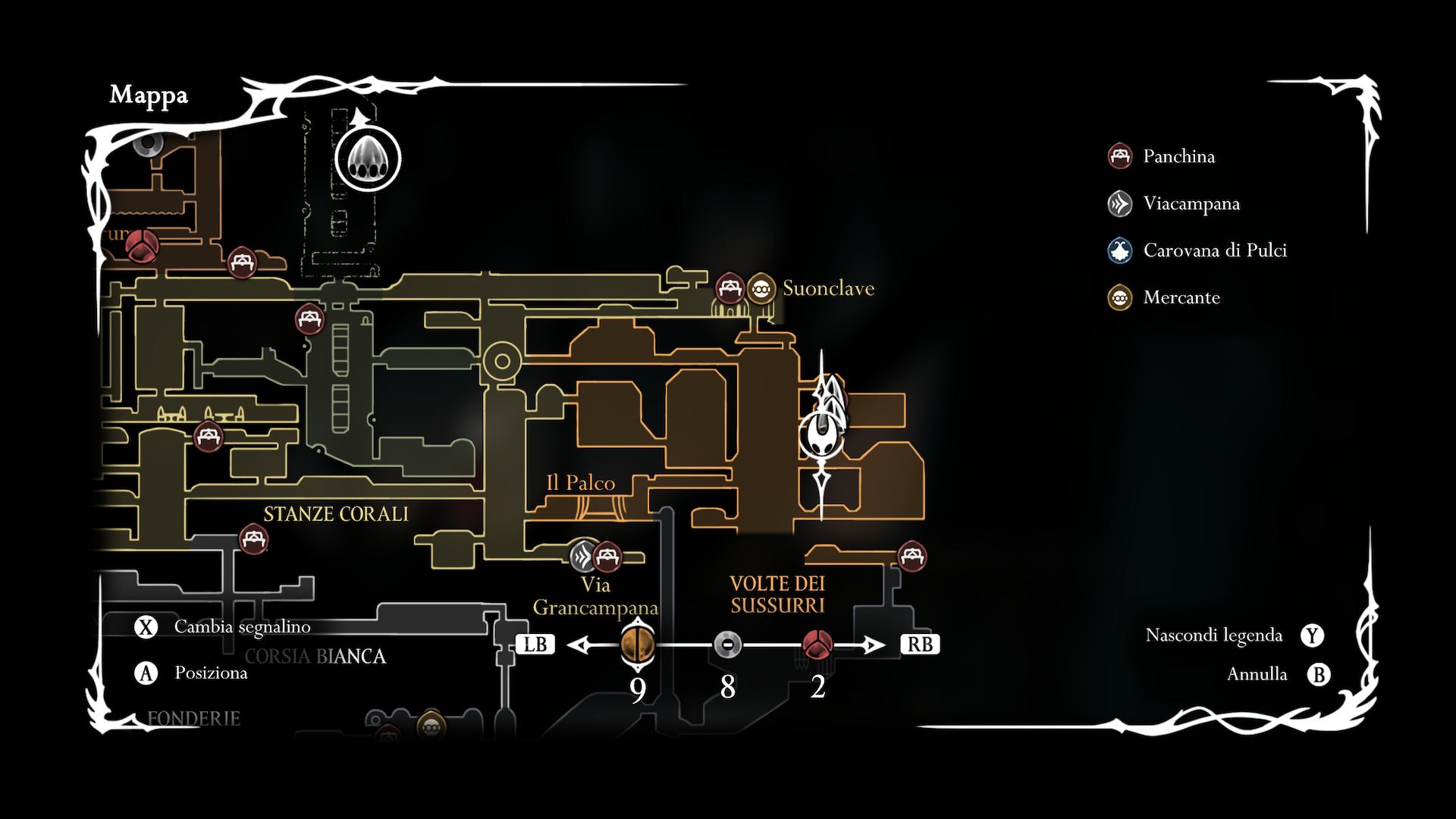The image size is (1456, 819).
Task: Select the bench icon beside Suonclave
Action: pos(730,288)
